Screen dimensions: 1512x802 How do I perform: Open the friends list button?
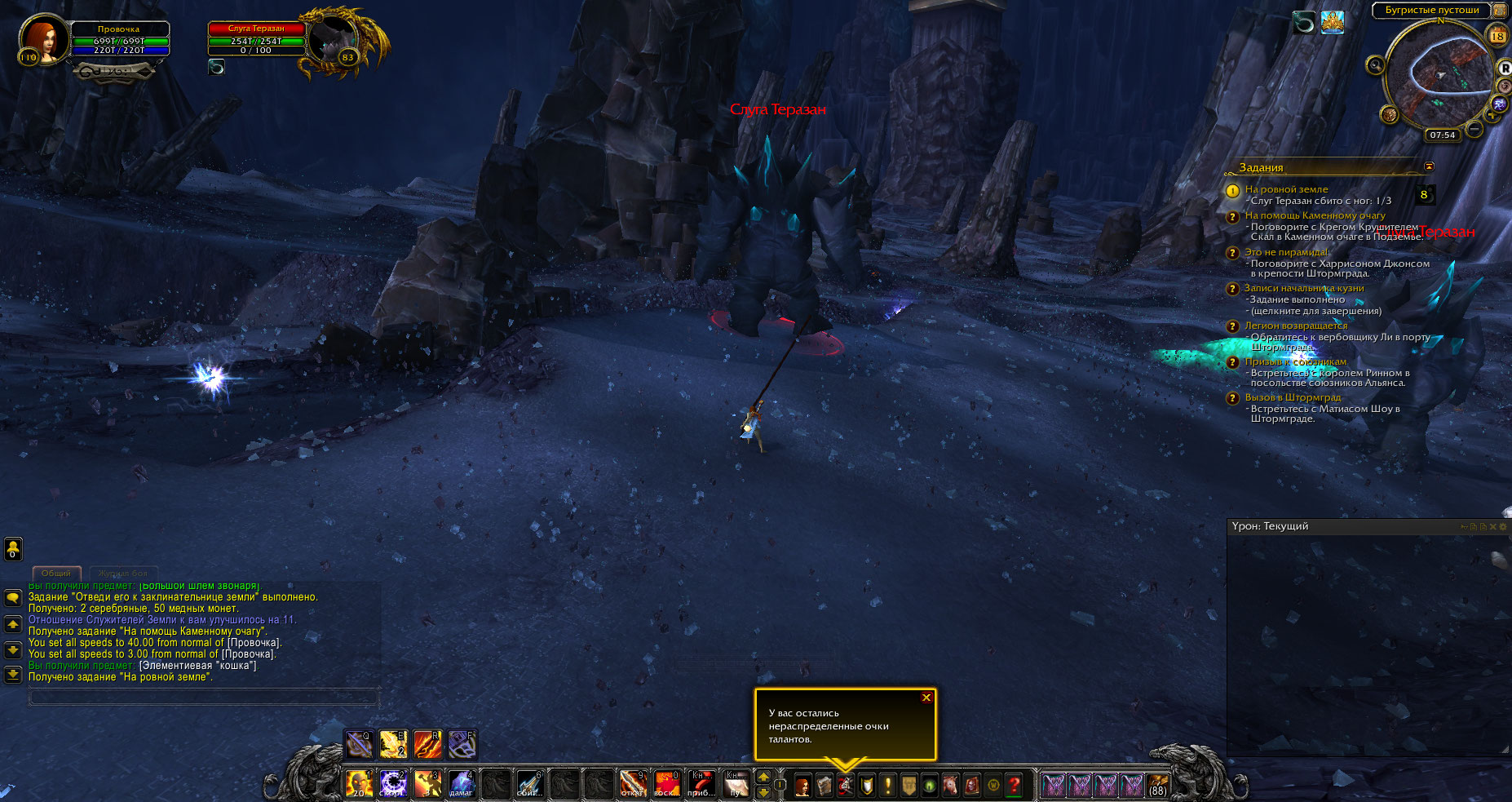13,549
